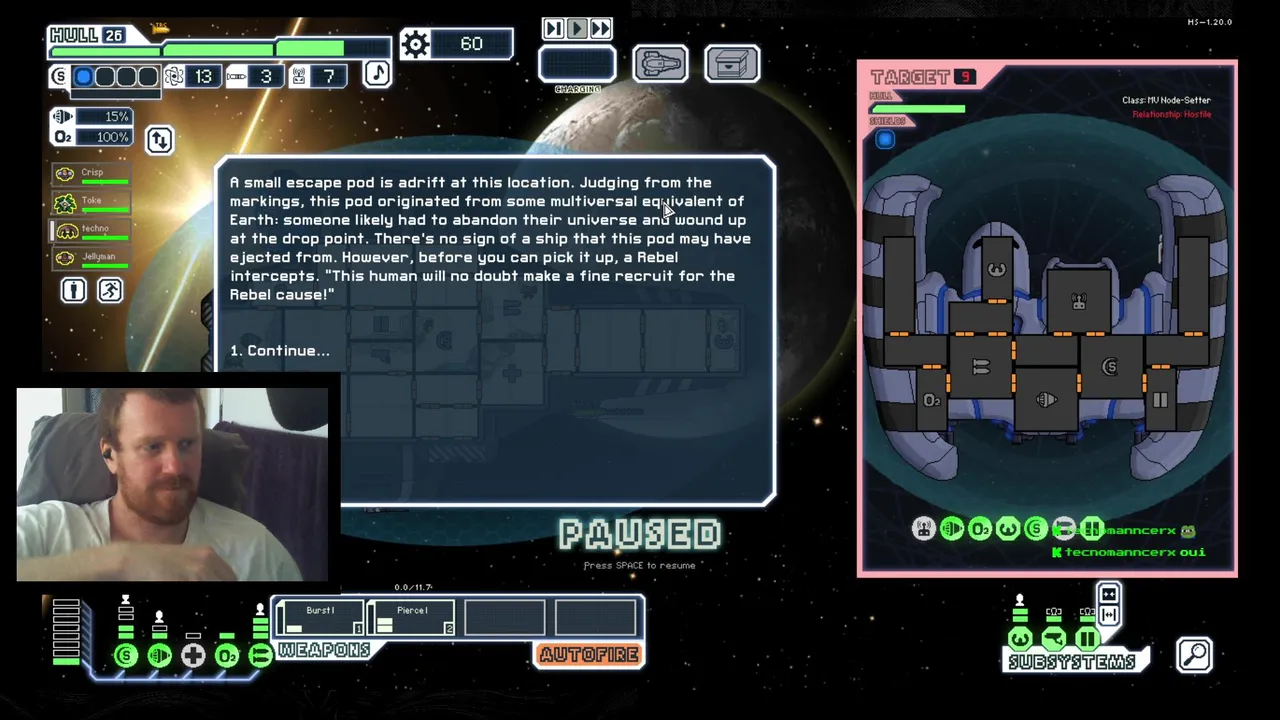Select the Burst I weapon slot
This screenshot has height=720, width=1280.
(320, 618)
